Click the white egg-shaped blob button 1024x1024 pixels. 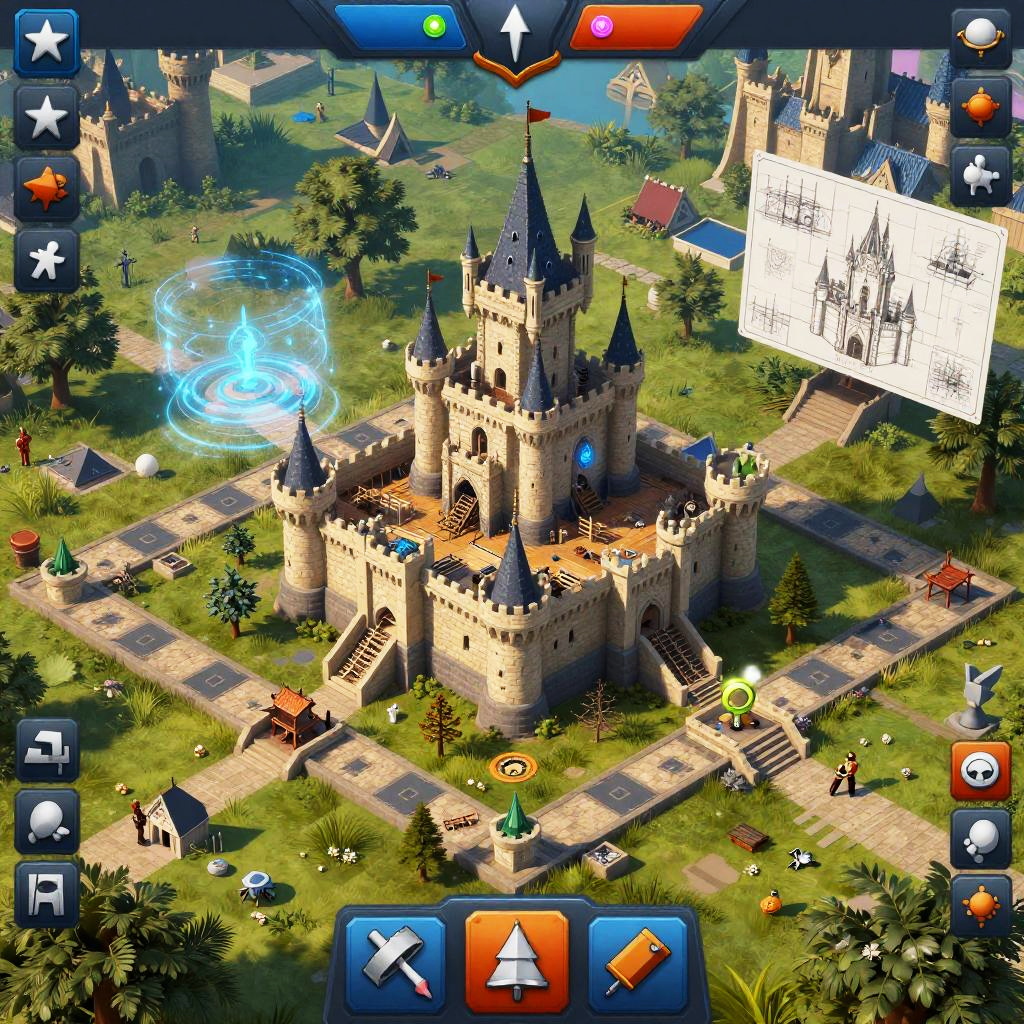point(47,821)
